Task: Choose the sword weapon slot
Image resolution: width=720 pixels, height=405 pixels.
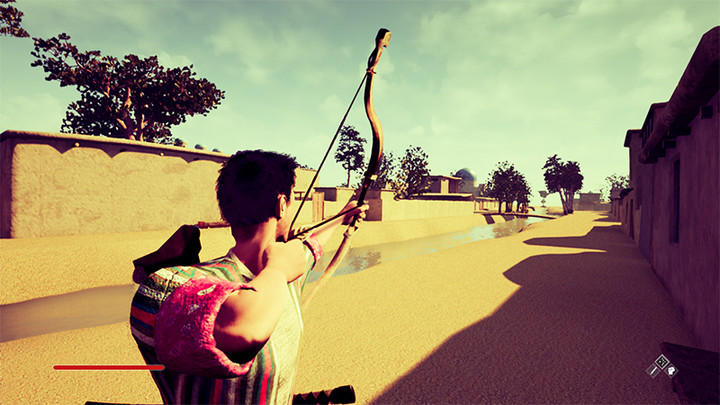Action: [x=653, y=371]
